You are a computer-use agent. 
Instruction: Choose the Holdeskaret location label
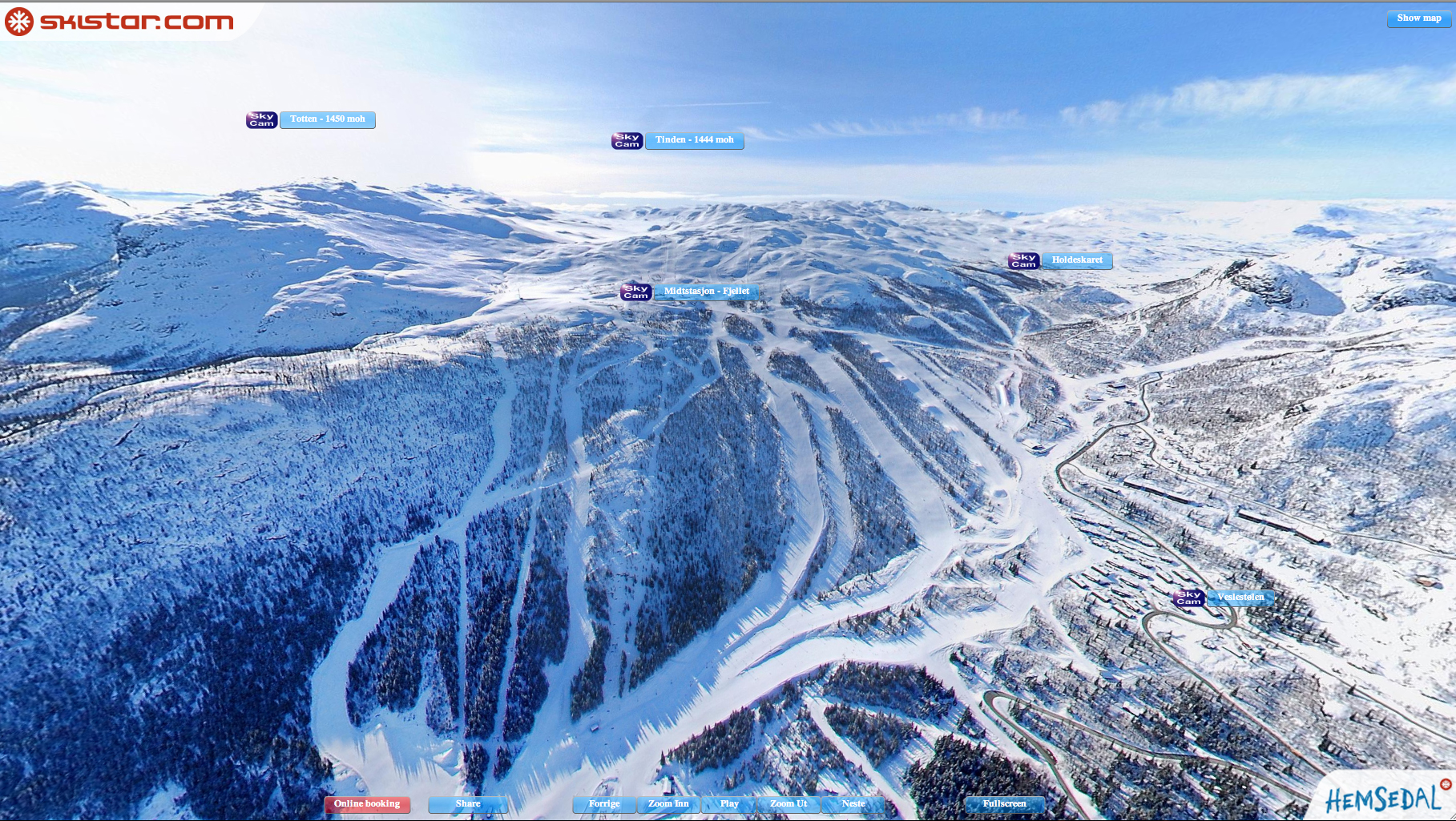point(1077,260)
